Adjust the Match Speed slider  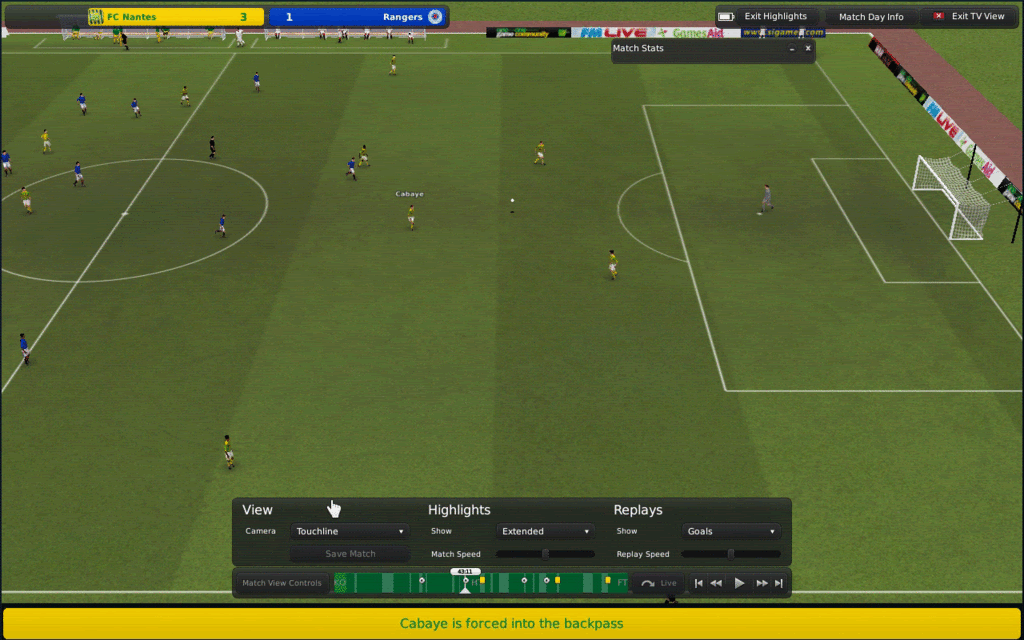tap(545, 554)
